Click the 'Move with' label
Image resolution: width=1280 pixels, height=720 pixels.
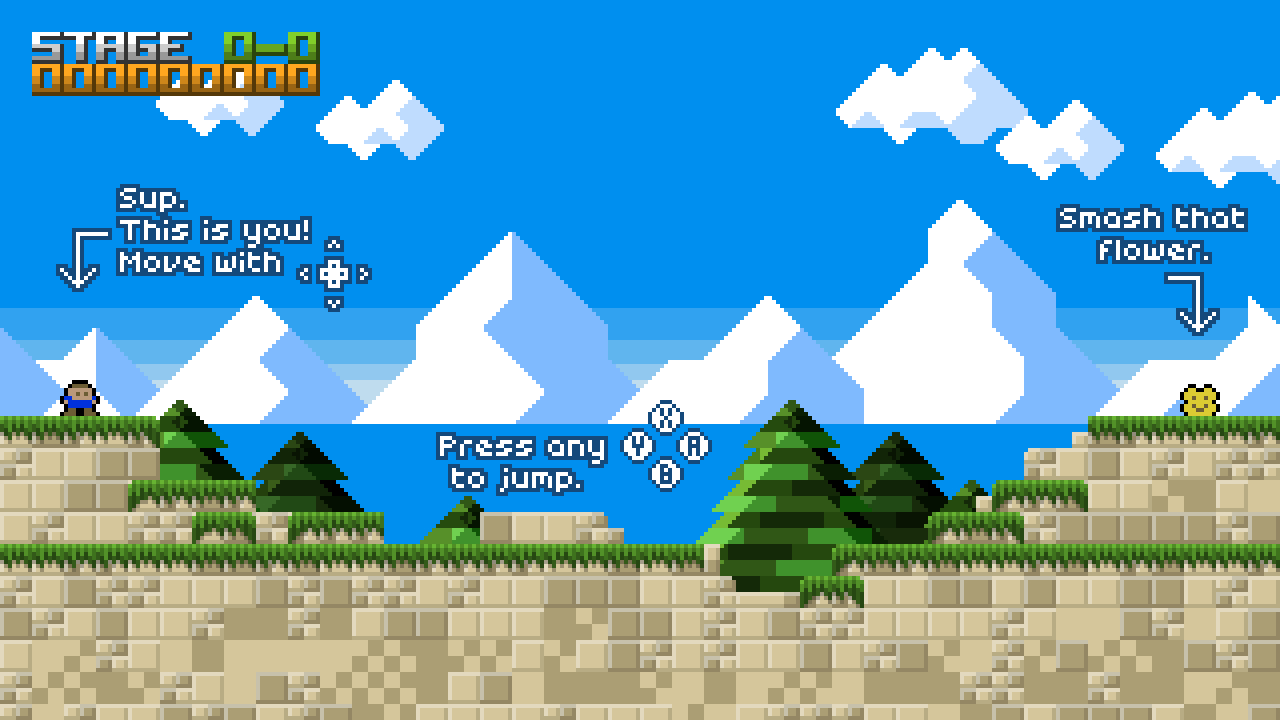click(200, 263)
